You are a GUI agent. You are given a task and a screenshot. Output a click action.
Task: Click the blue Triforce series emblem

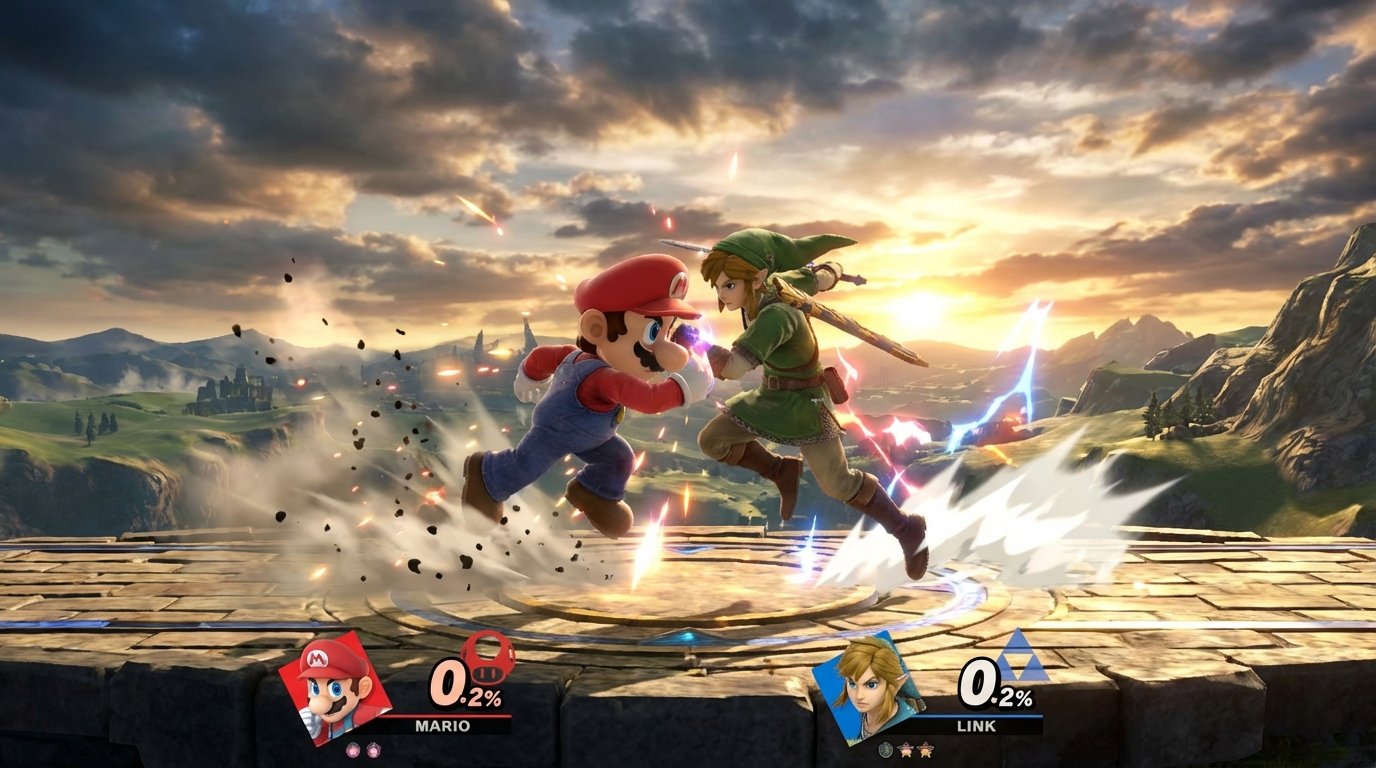(x=1021, y=656)
